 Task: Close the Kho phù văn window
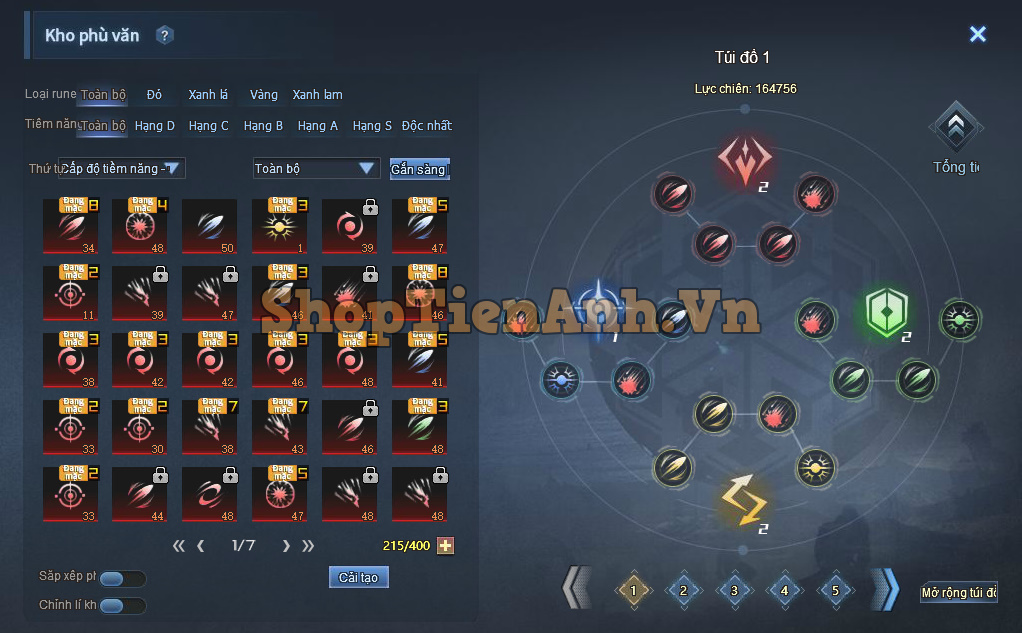pos(977,34)
